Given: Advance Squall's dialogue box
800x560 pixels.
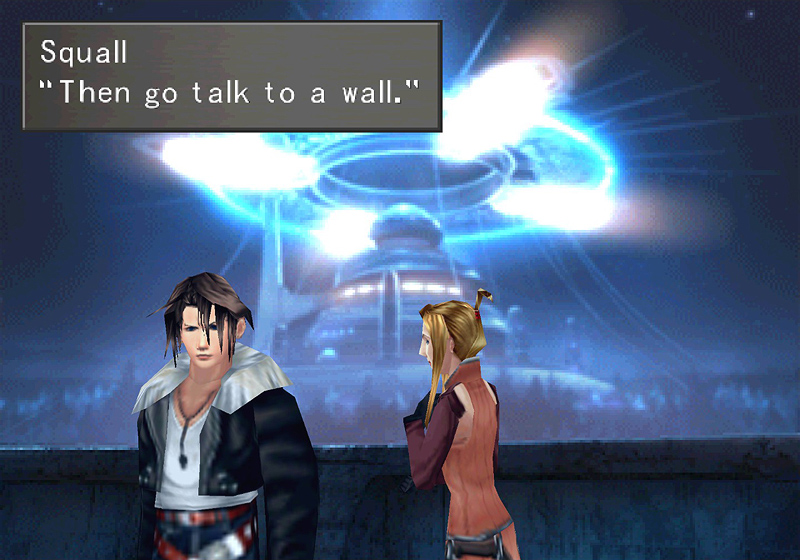Looking at the screenshot, I should point(231,75).
